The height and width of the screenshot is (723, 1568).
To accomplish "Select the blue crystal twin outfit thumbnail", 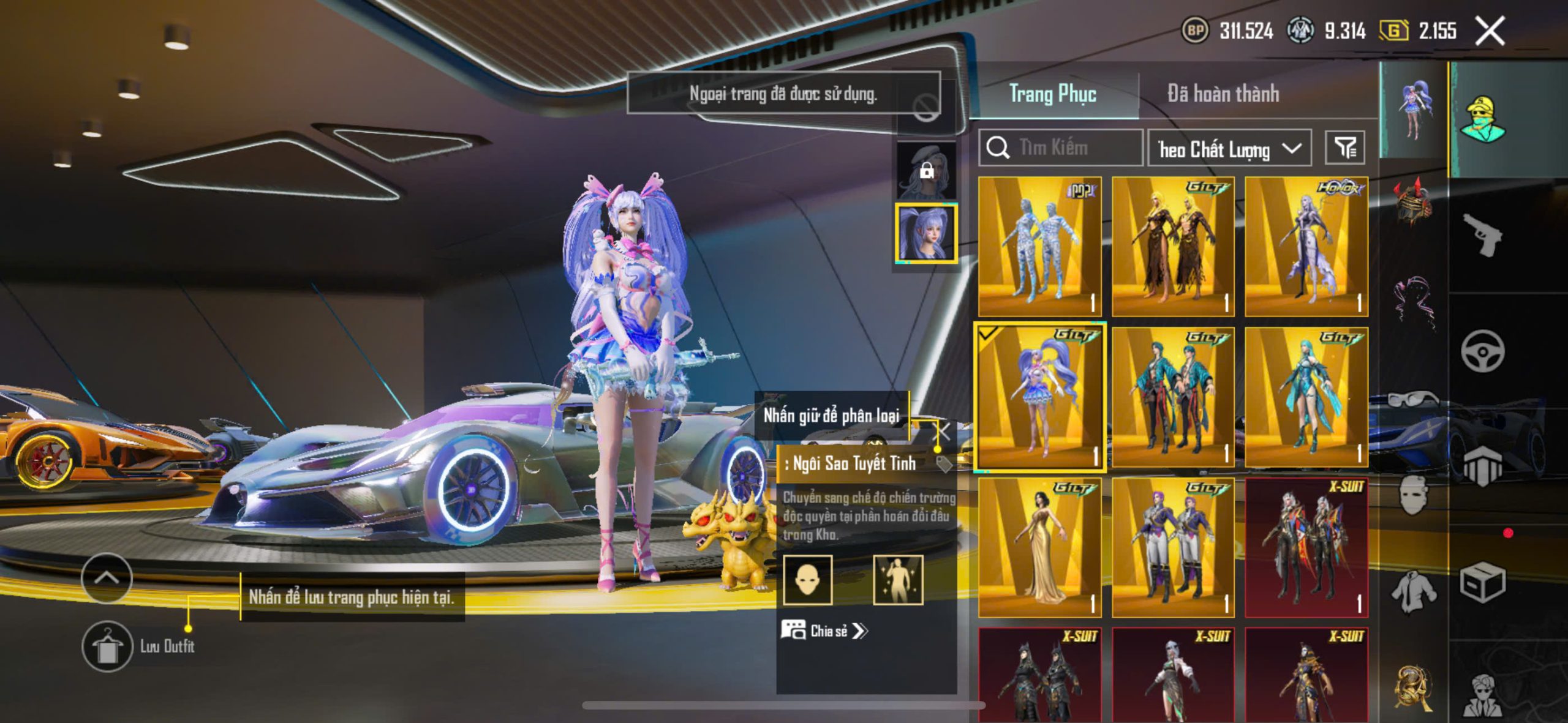I will coord(1039,247).
